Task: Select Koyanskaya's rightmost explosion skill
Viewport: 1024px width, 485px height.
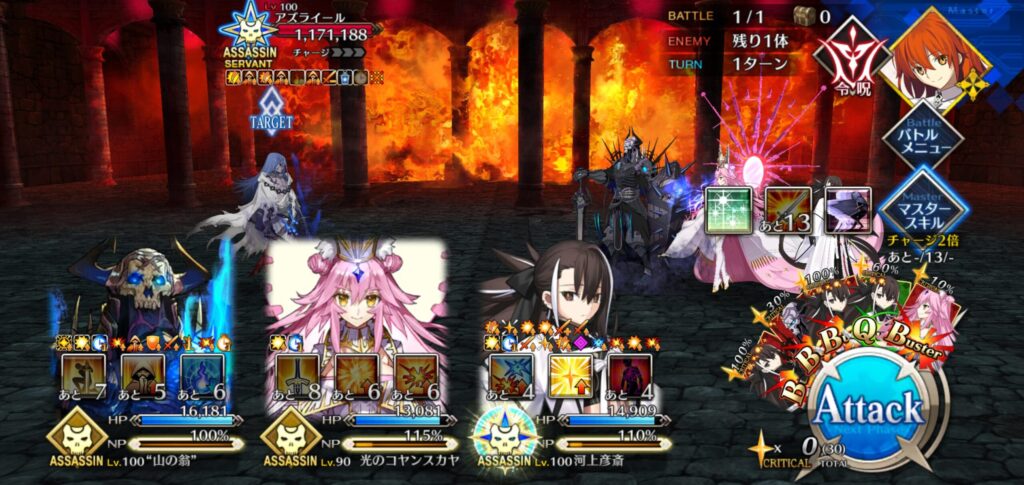Action: [x=417, y=374]
